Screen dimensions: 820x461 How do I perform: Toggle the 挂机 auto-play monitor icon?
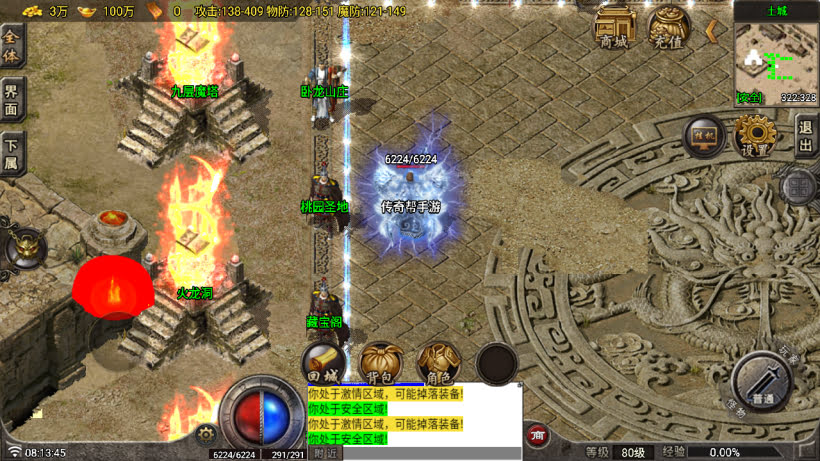(704, 136)
